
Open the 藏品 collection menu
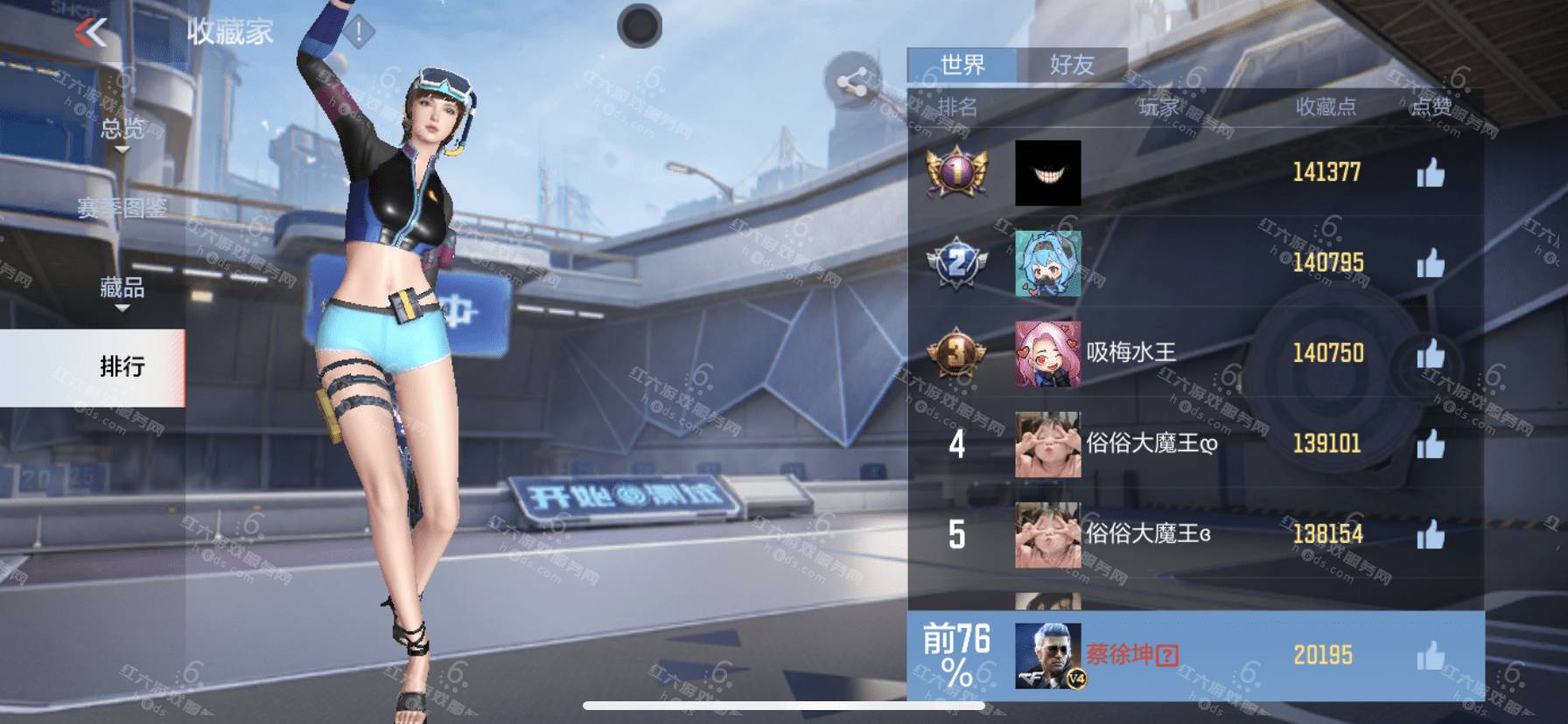pos(122,289)
